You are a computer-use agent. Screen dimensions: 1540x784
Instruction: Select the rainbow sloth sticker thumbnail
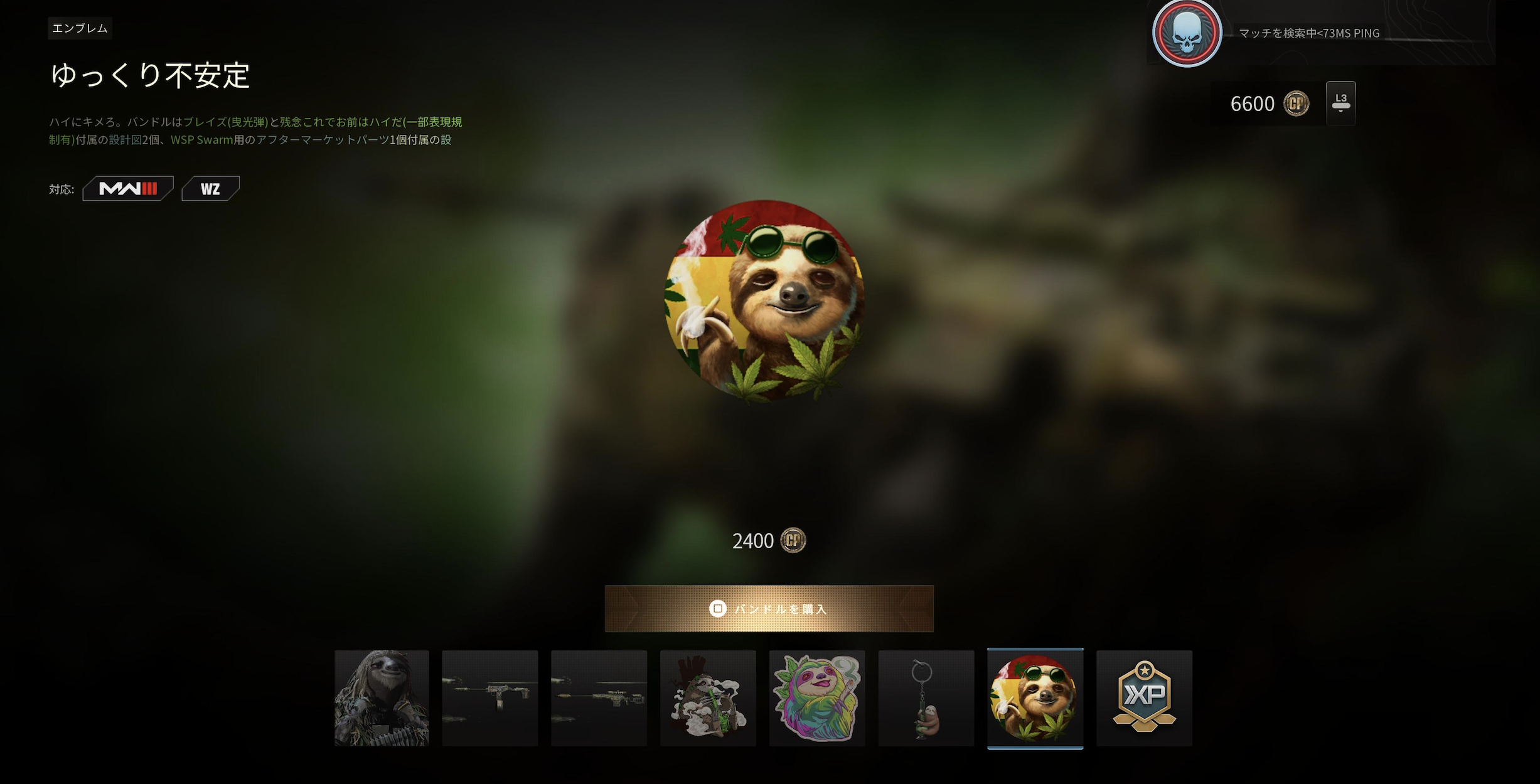coord(817,698)
